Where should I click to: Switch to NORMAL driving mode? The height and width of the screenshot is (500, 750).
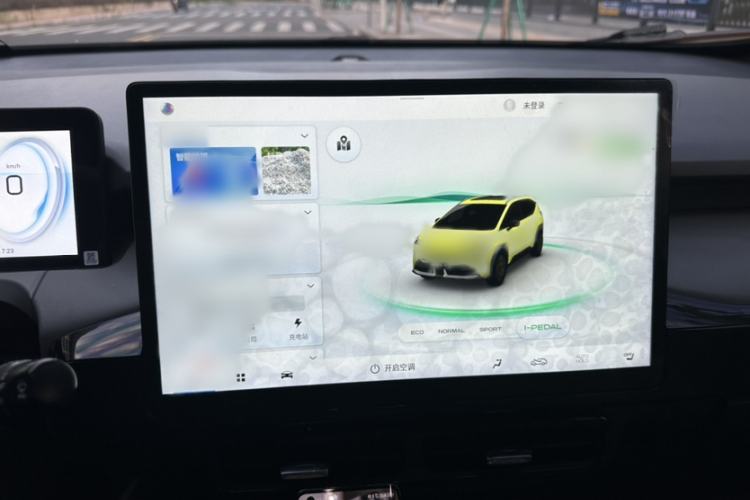pos(451,330)
